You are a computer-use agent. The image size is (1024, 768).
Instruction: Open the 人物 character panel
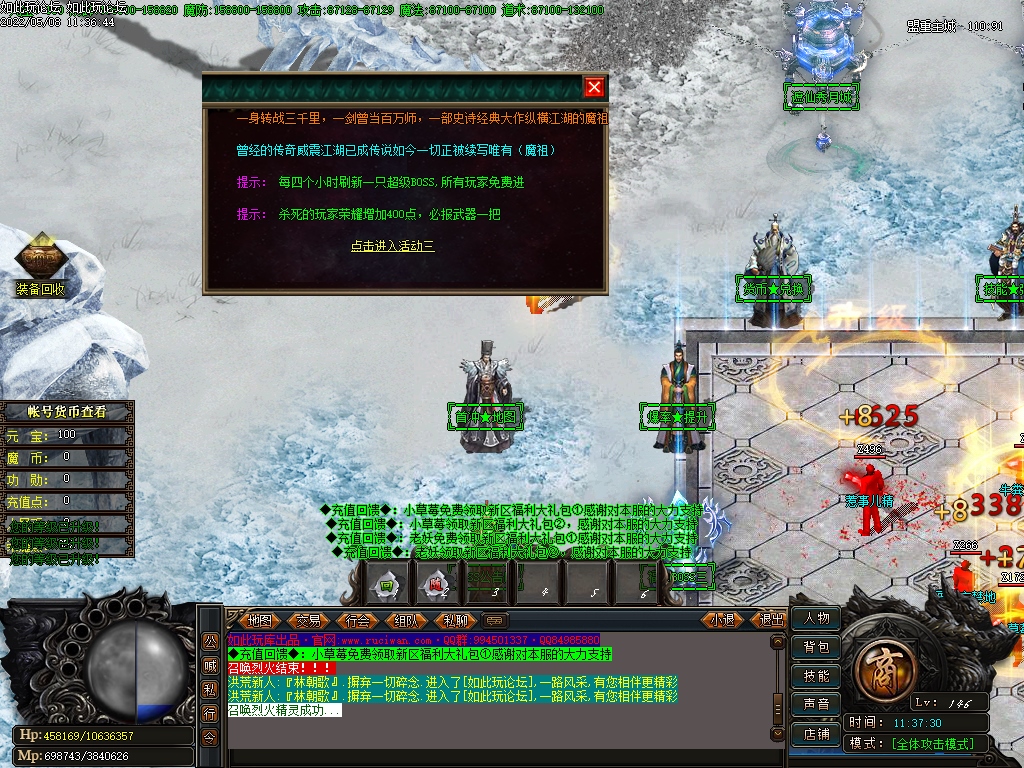coord(816,618)
